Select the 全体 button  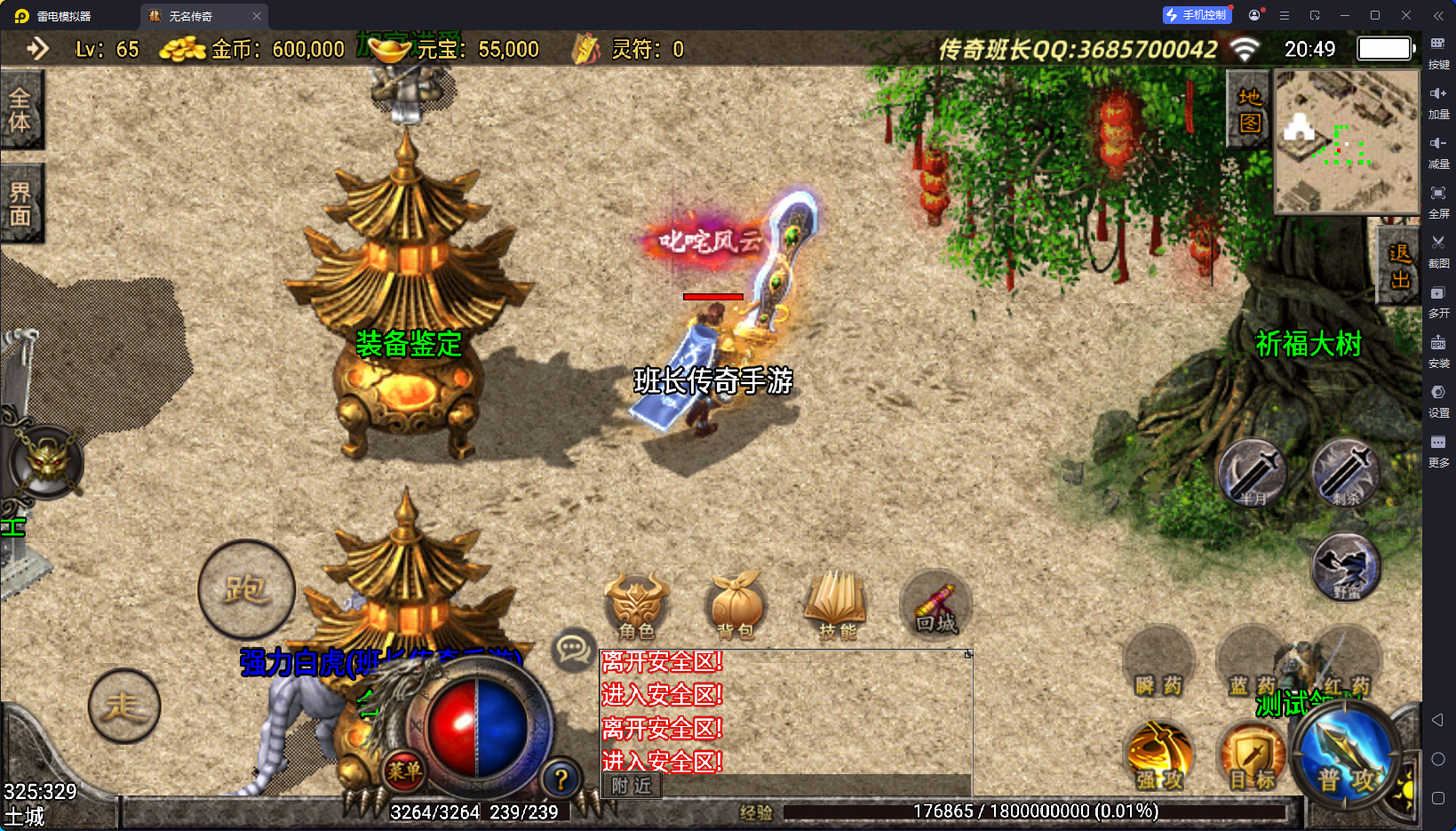(x=20, y=110)
